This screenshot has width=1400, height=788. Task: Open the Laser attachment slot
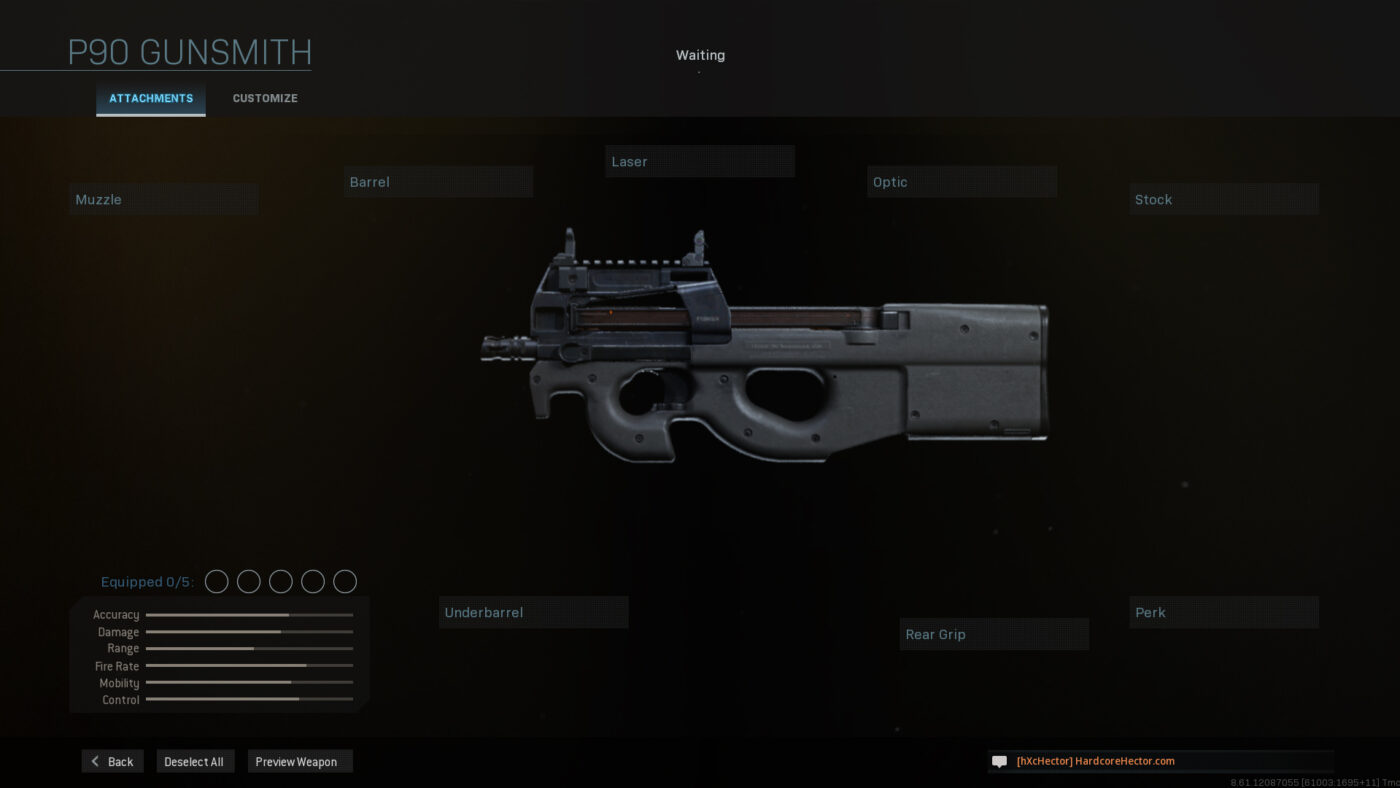[x=700, y=161]
